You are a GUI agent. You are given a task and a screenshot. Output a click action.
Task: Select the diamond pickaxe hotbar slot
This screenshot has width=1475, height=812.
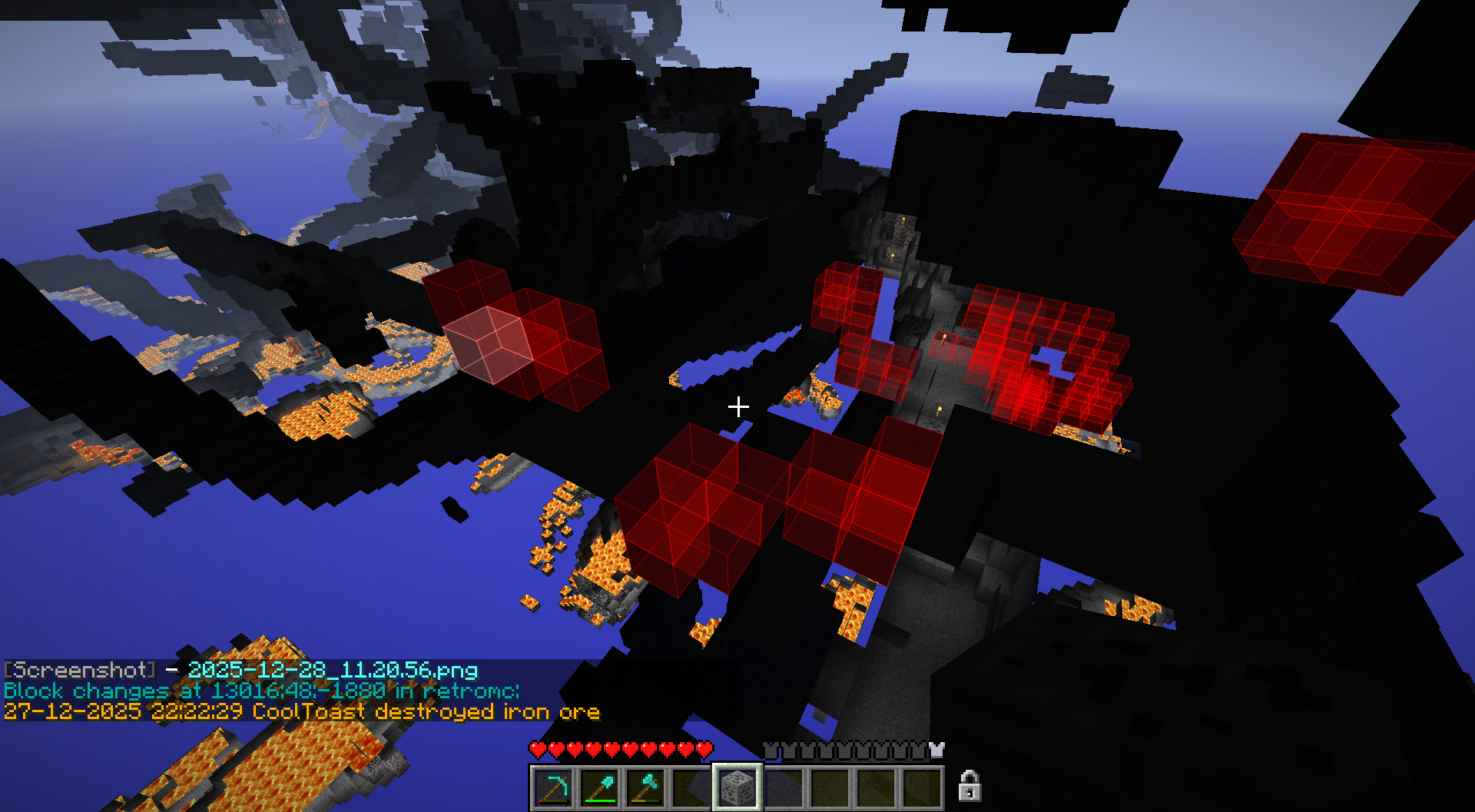[554, 787]
